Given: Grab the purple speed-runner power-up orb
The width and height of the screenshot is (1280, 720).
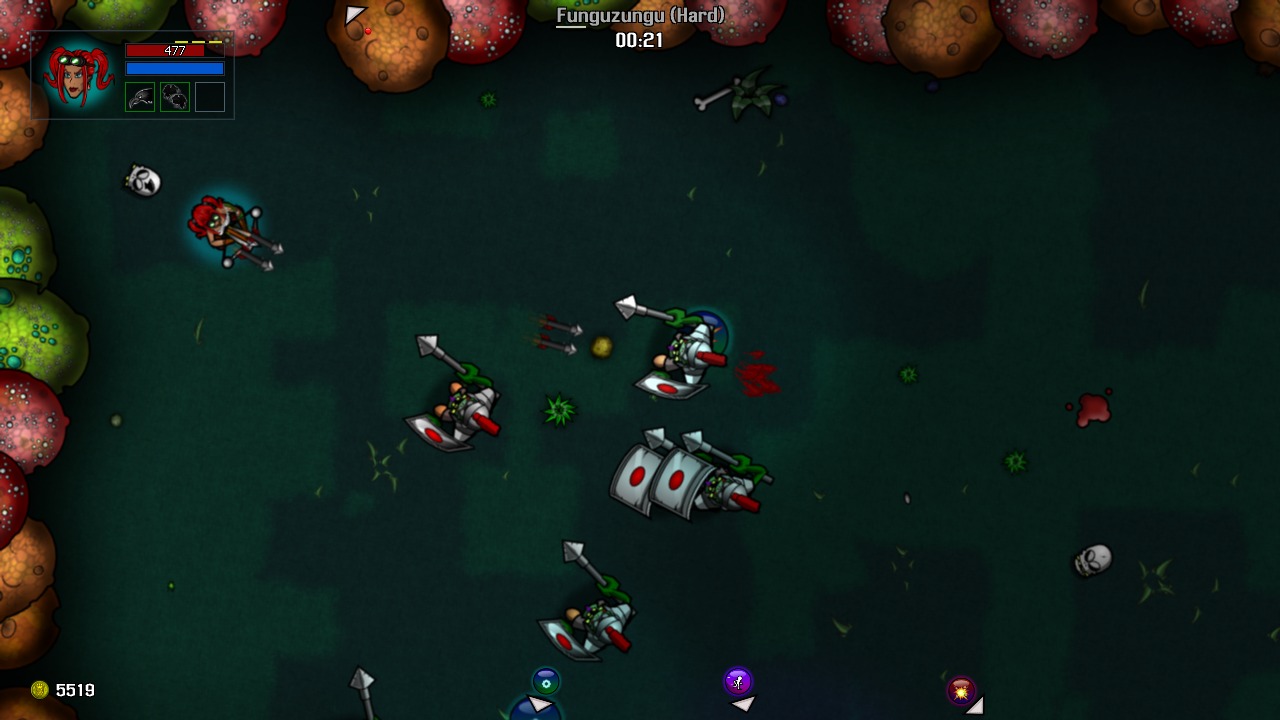Looking at the screenshot, I should pos(737,681).
